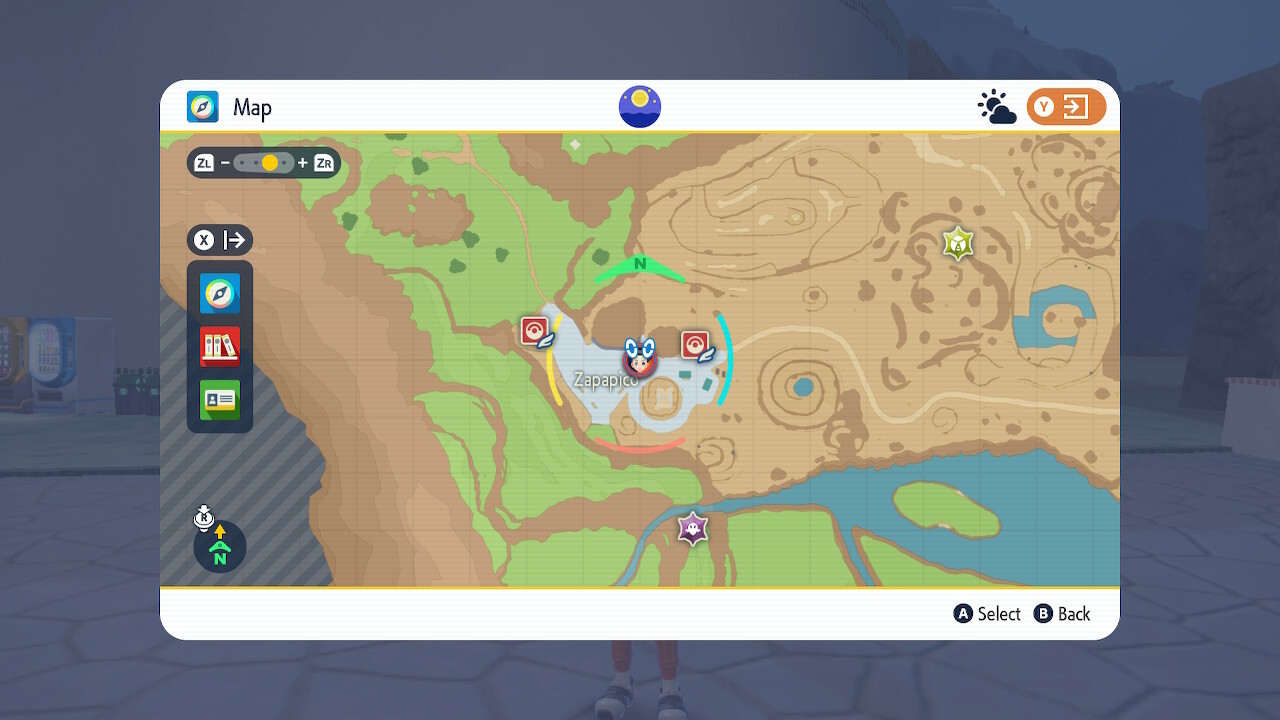
Task: Click the player character marker in Zapapico
Action: pos(639,359)
